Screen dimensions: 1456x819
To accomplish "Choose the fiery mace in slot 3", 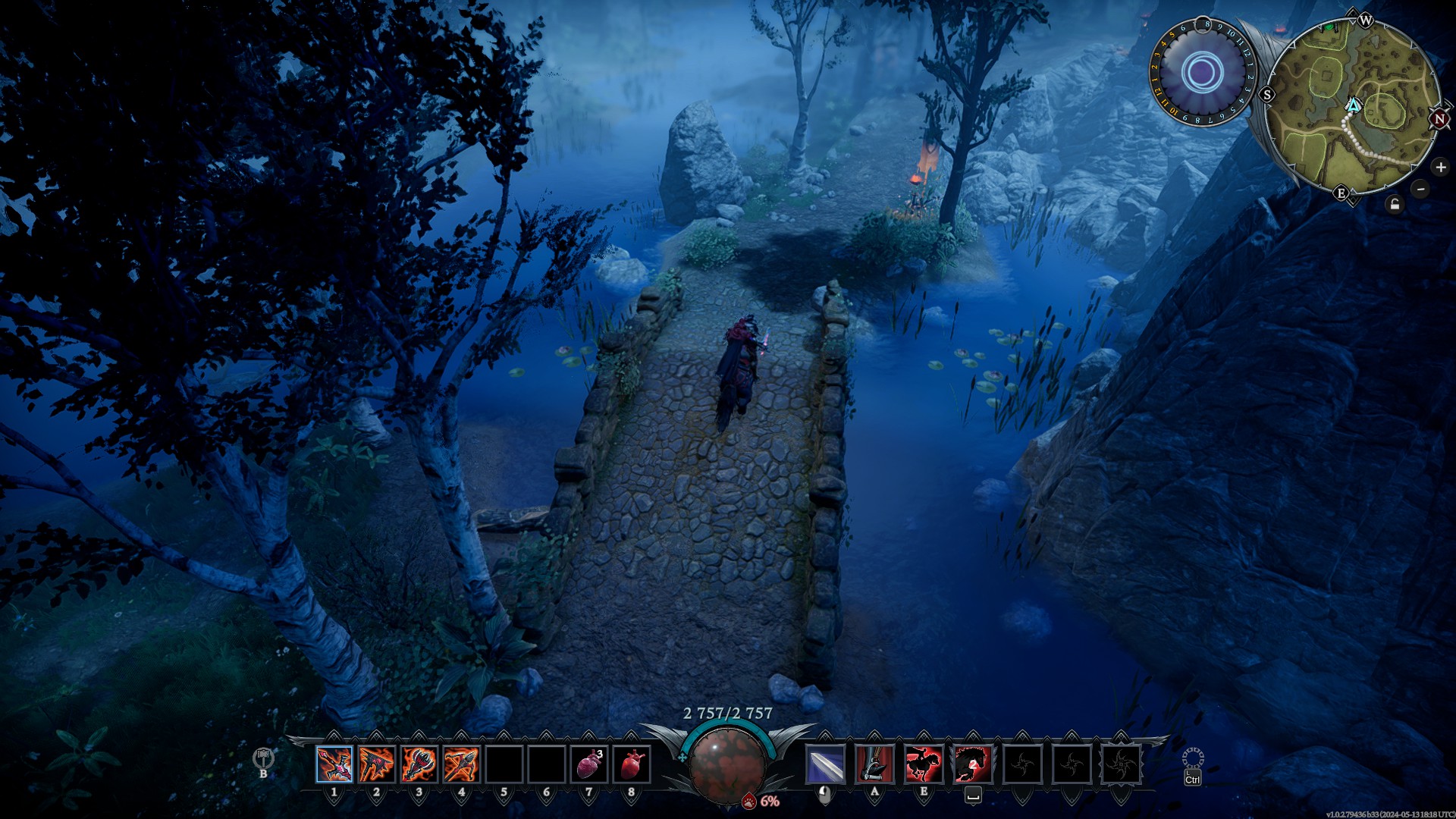I will (x=419, y=764).
